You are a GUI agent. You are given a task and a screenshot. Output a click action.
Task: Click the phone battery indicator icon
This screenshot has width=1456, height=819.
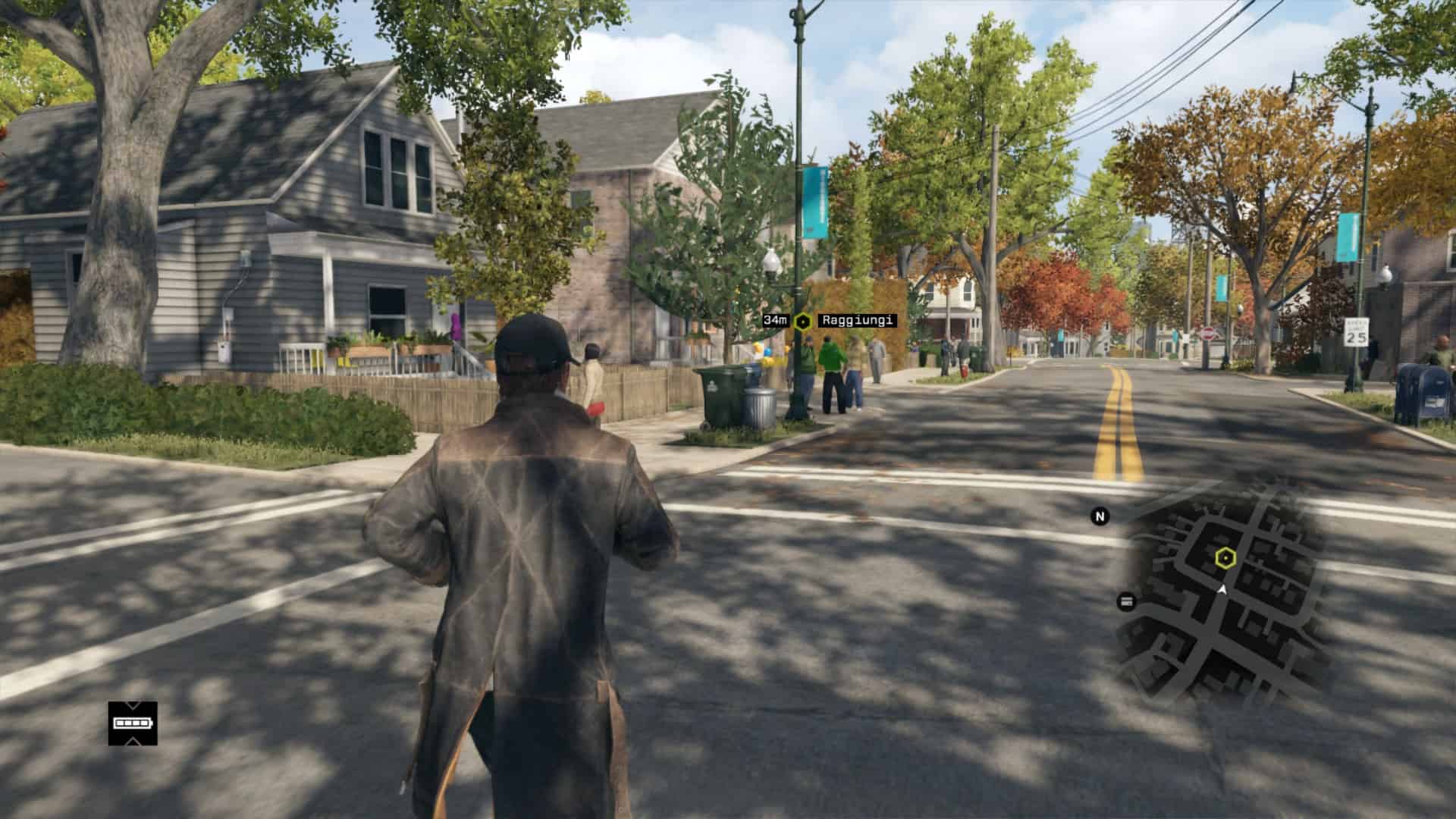[133, 723]
